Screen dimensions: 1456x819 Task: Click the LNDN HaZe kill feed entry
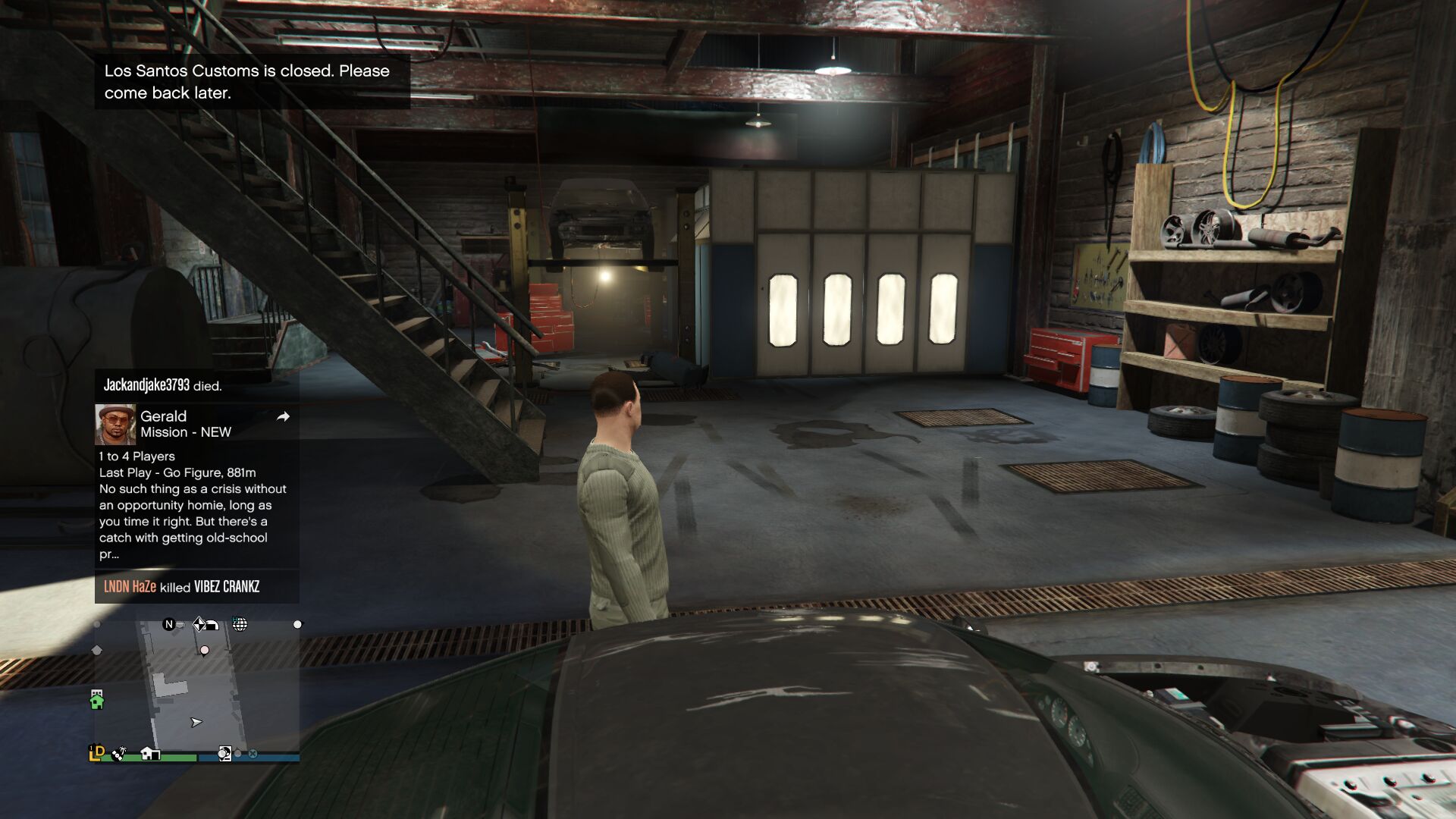click(x=181, y=587)
